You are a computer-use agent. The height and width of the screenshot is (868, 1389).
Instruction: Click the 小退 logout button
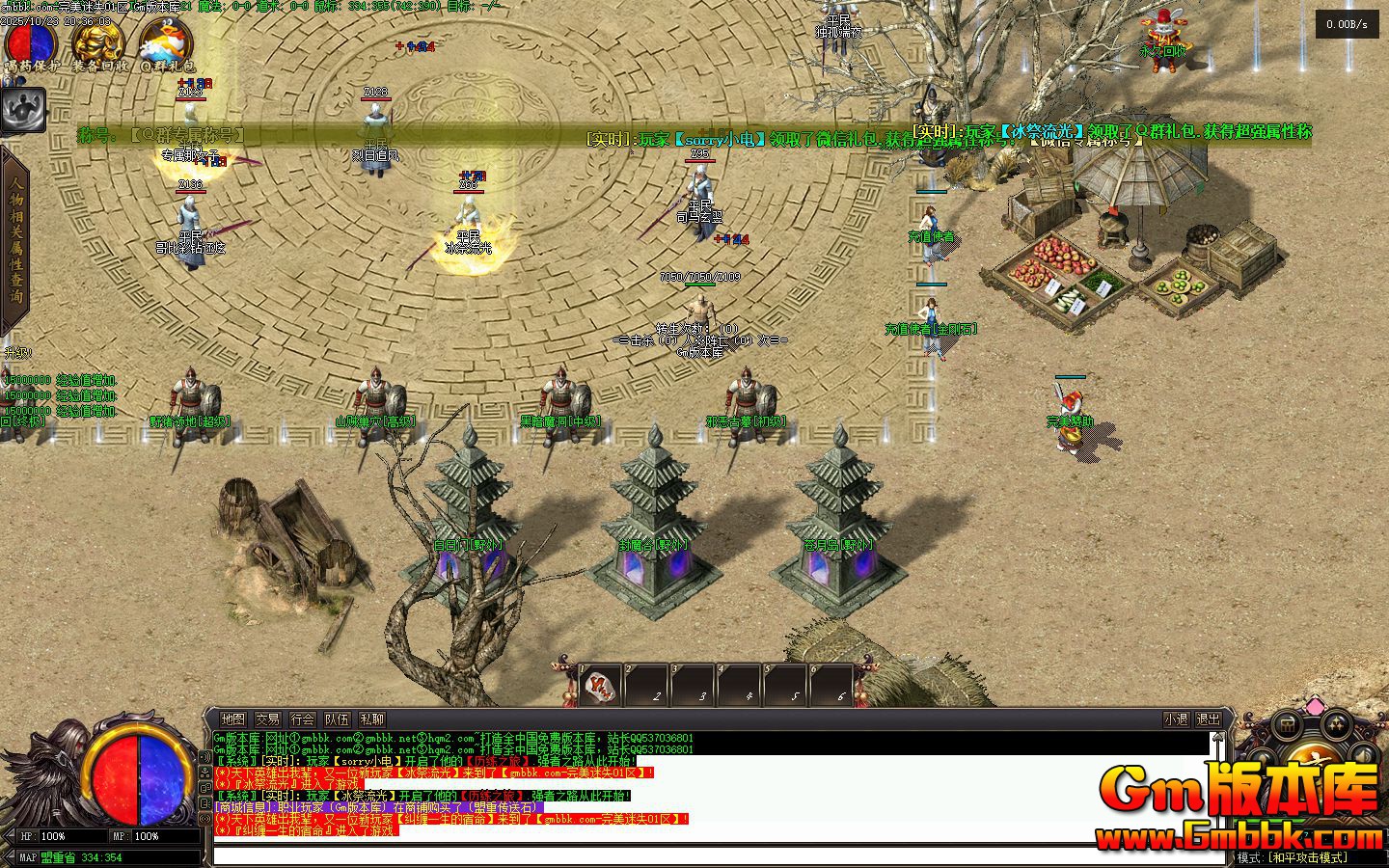tap(1176, 719)
